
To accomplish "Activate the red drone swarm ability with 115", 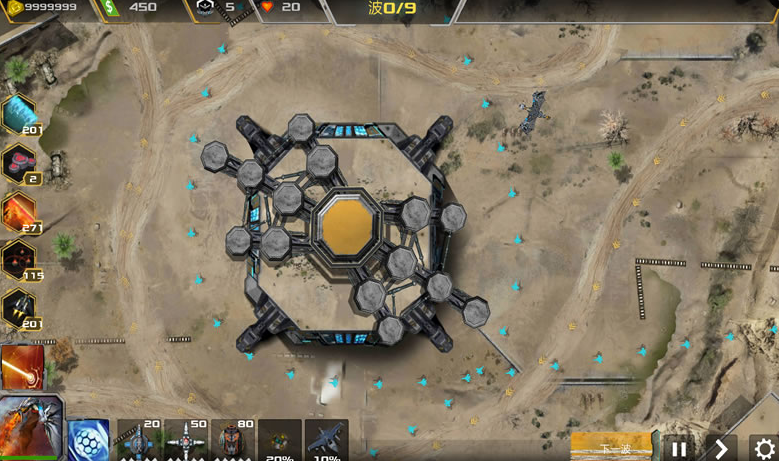I will click(x=20, y=260).
